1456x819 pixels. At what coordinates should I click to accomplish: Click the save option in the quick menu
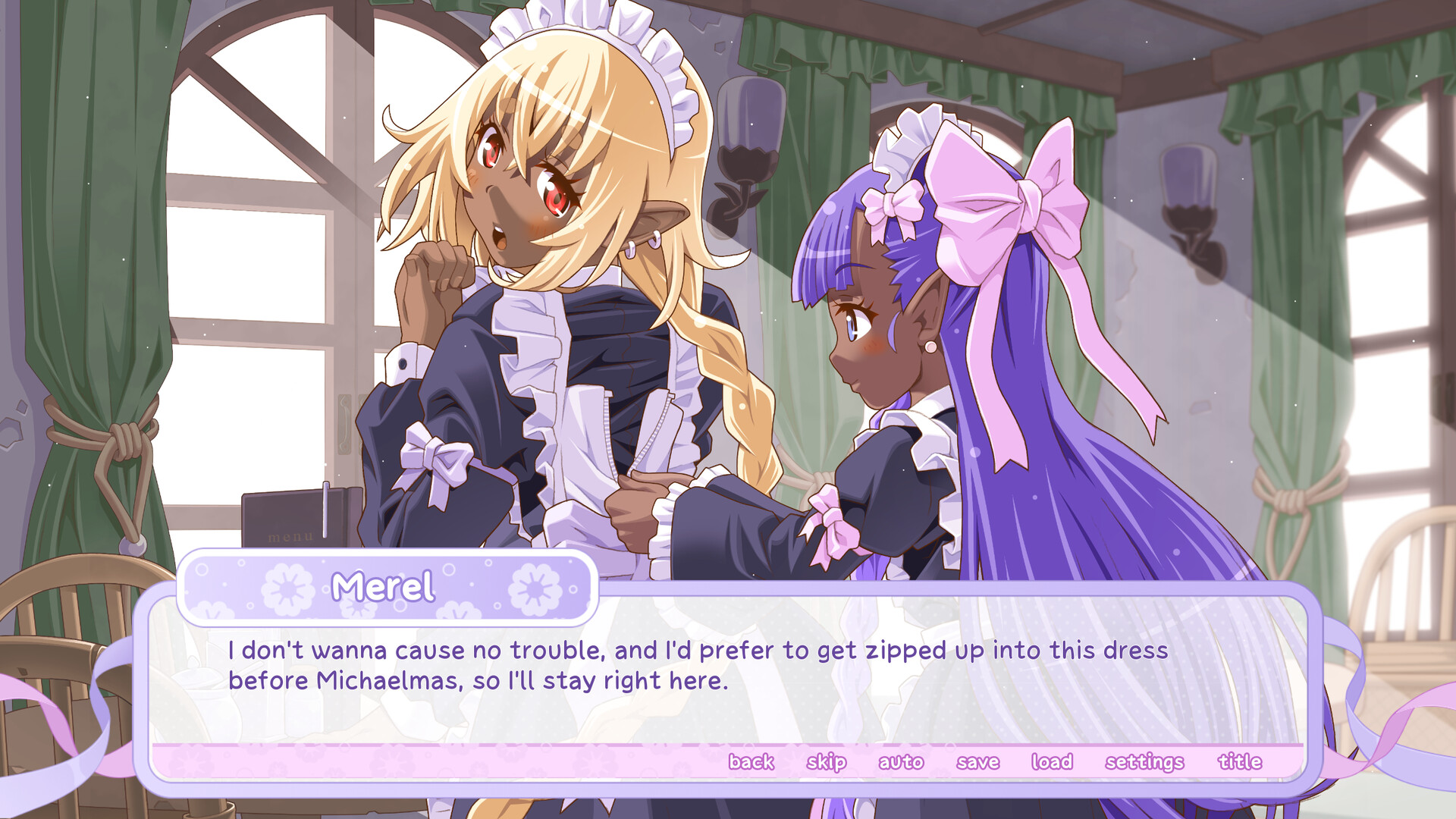pos(978,761)
